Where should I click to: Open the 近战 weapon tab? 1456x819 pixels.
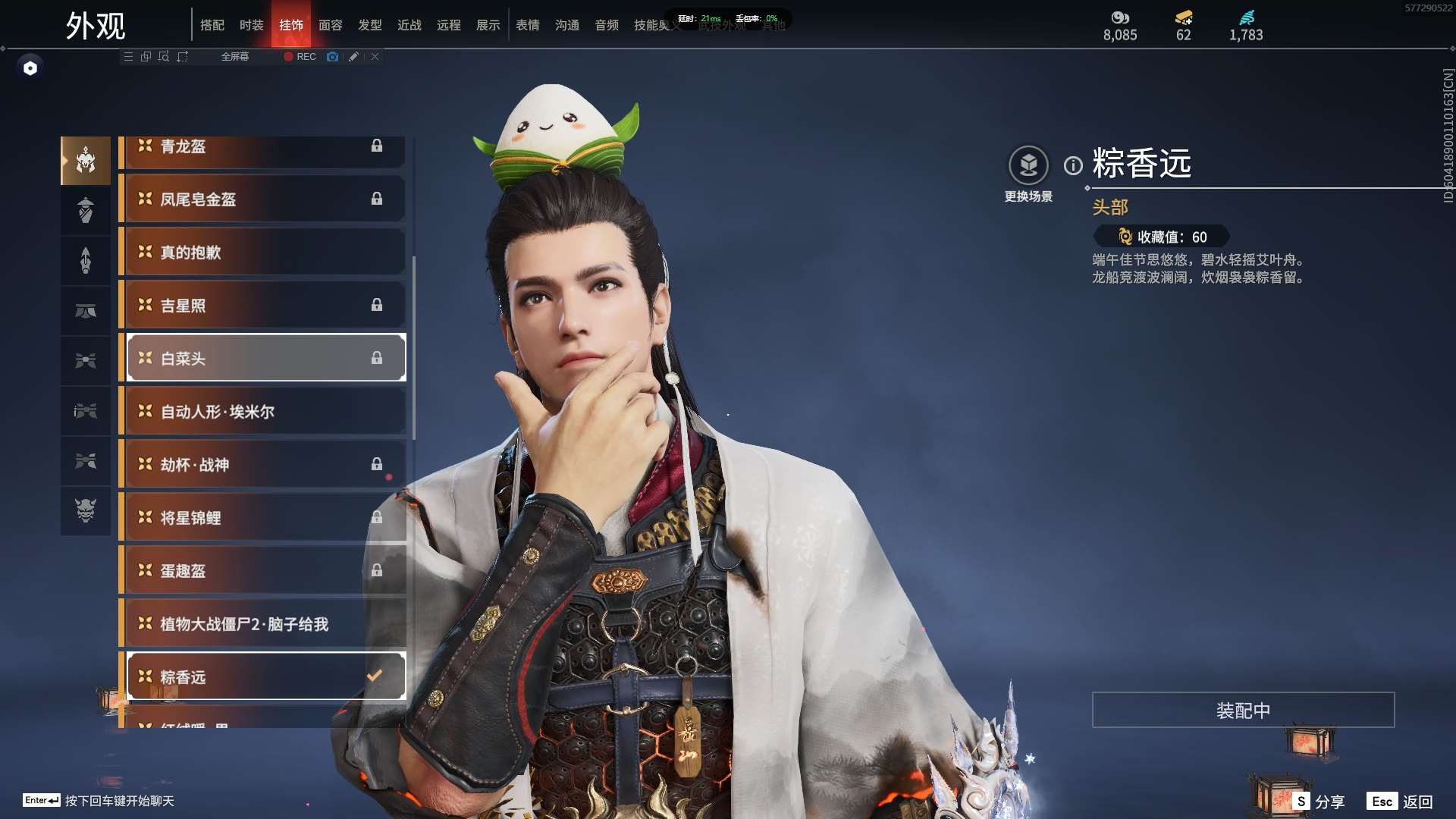point(409,25)
